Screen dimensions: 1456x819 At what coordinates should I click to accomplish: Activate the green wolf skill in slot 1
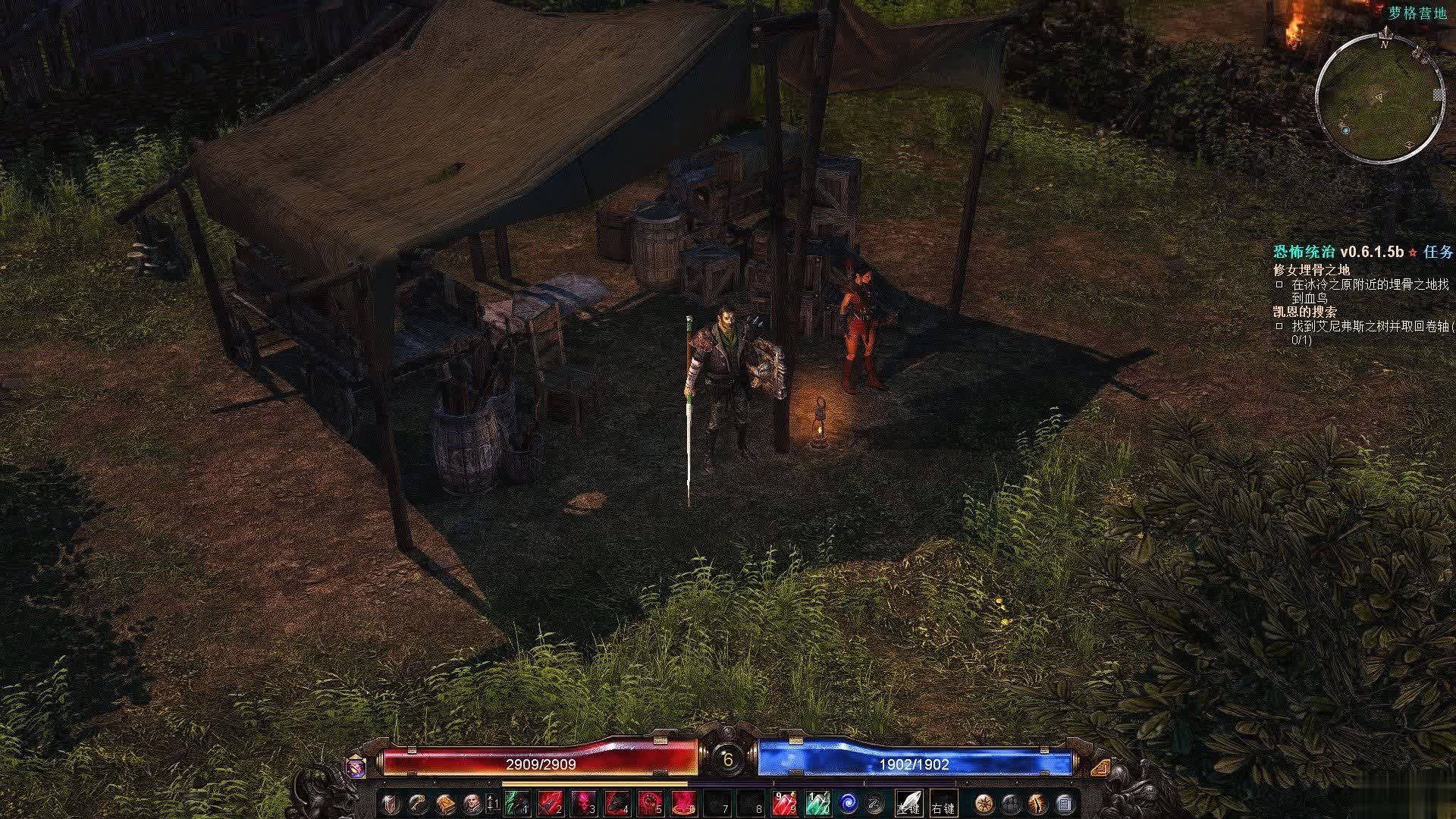(517, 803)
